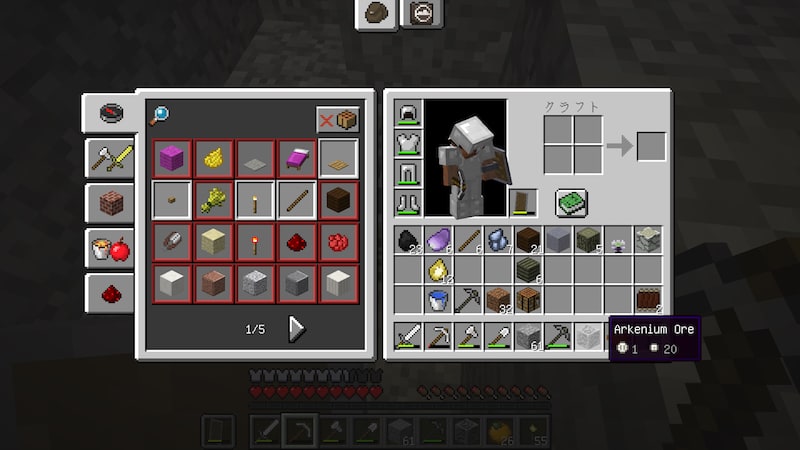Pick up the coal stack

(408, 240)
